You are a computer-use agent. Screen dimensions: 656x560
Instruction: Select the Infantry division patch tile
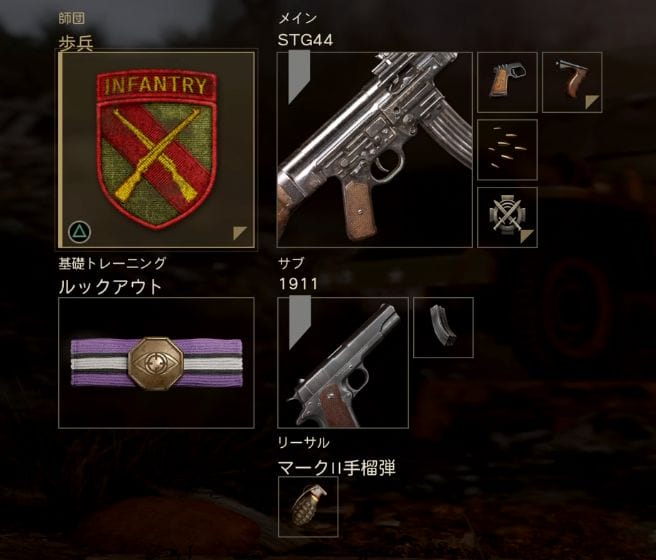coord(156,149)
